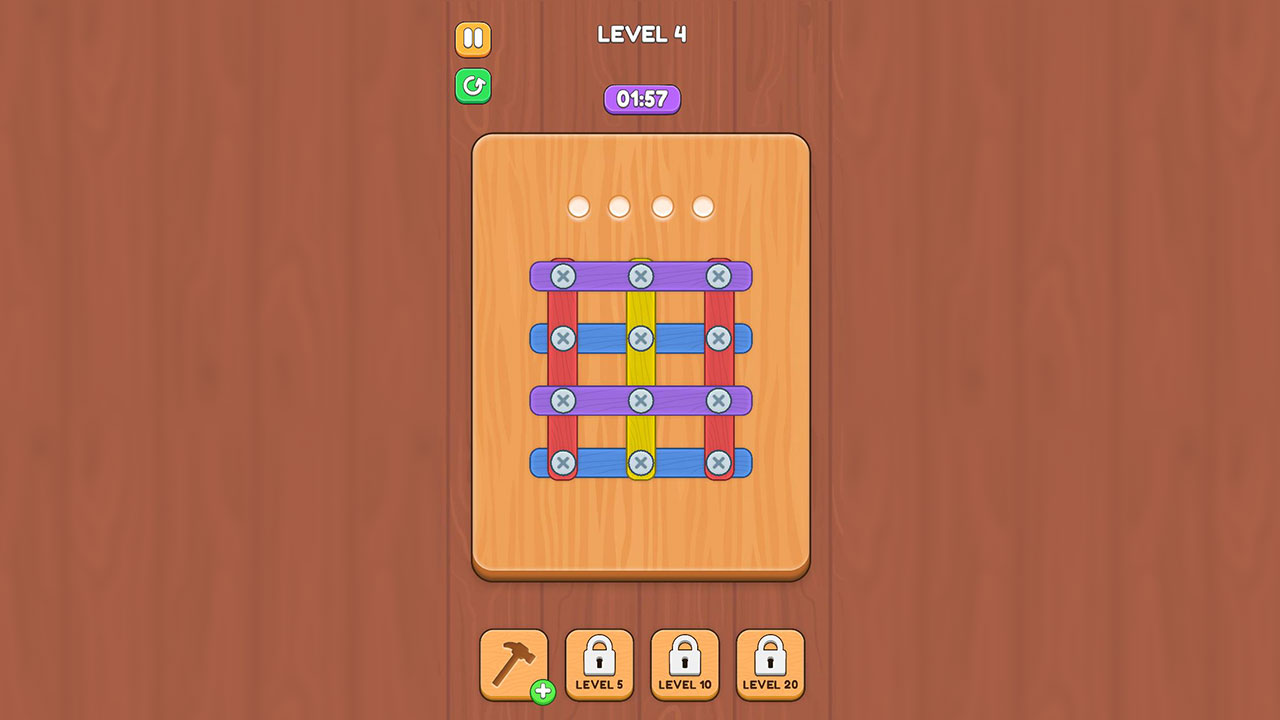Screen dimensions: 1280x720
Task: Buy more hammers with the green plus badge
Action: click(540, 692)
